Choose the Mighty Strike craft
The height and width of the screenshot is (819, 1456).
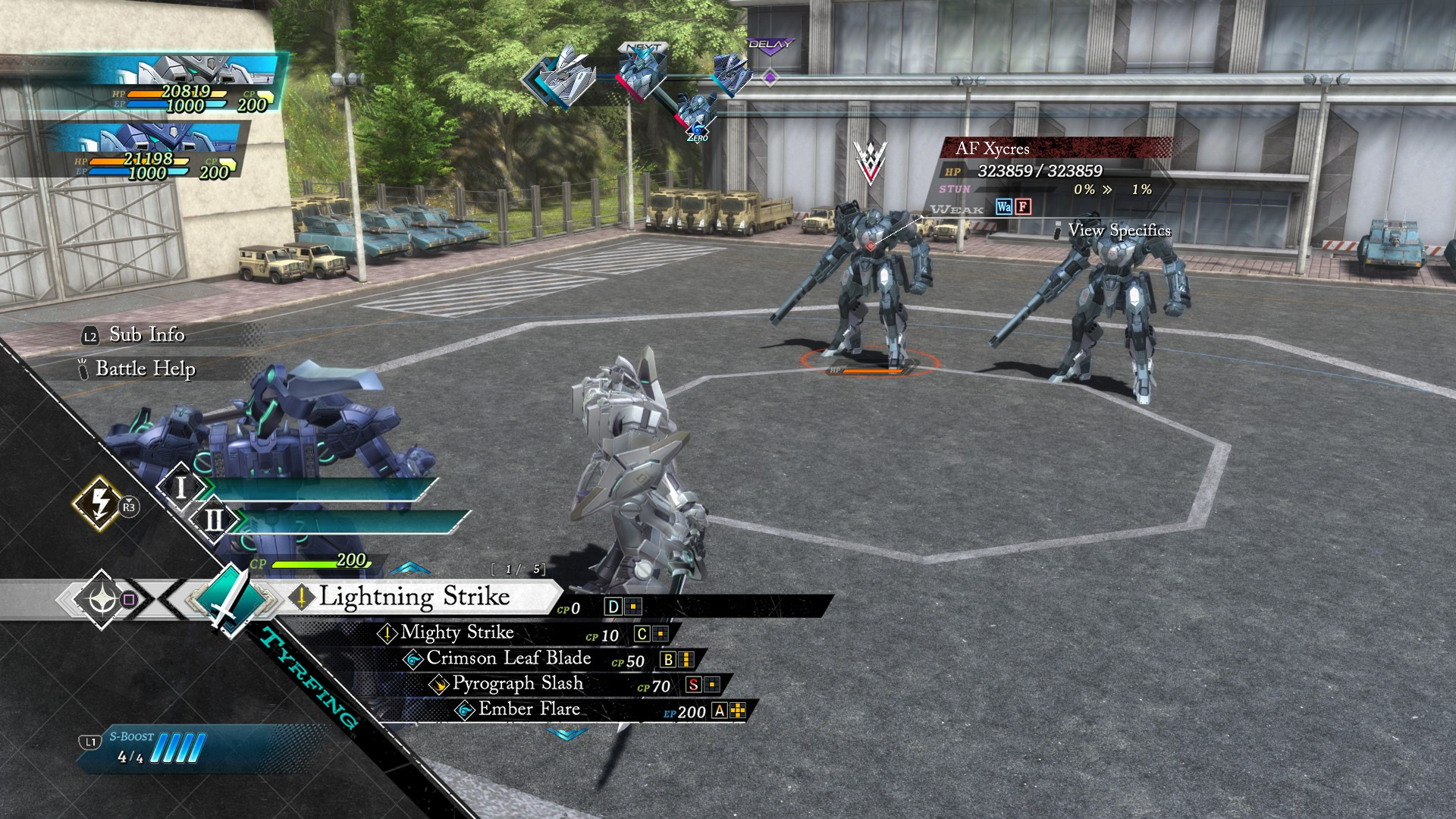click(x=457, y=633)
